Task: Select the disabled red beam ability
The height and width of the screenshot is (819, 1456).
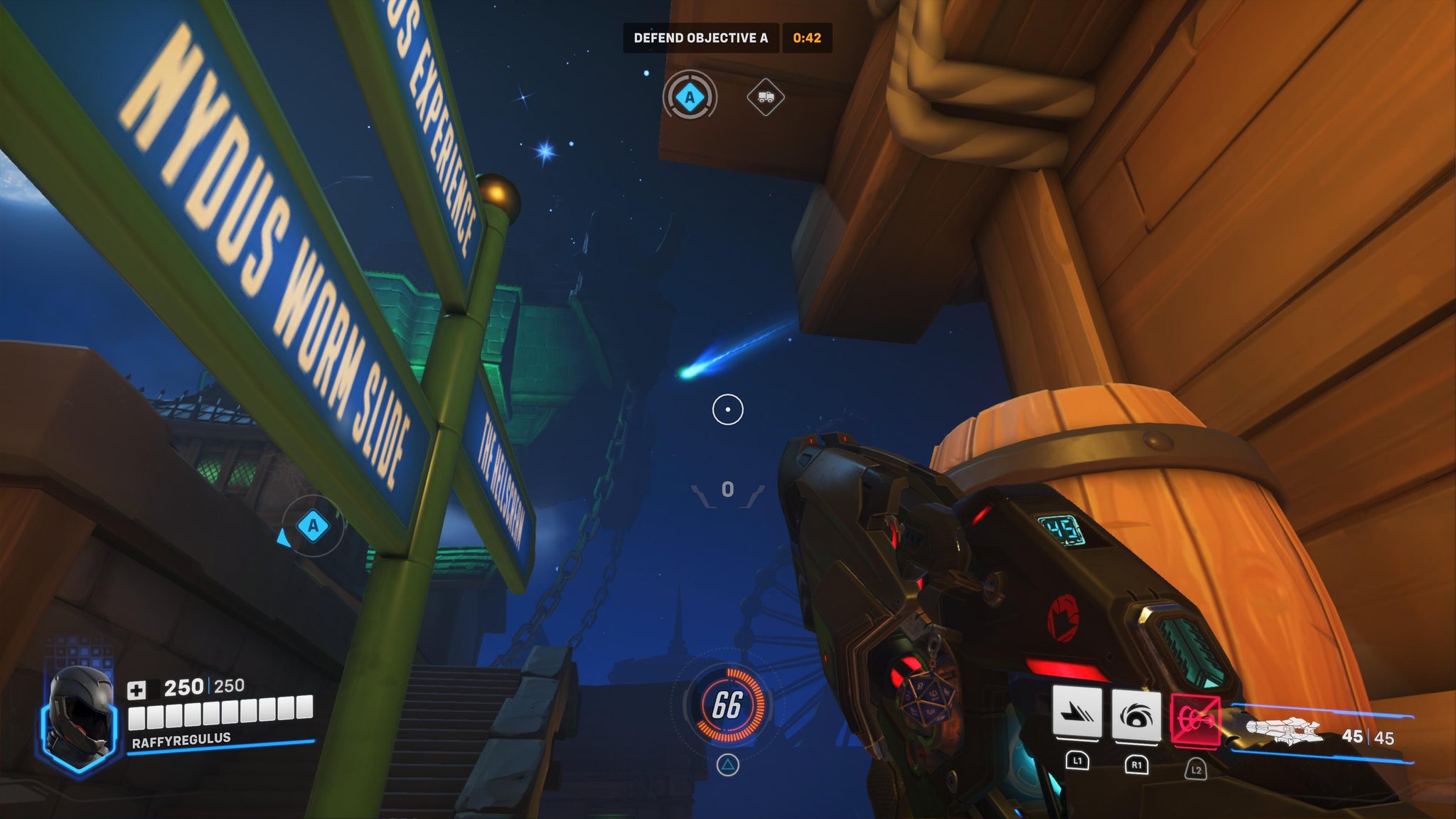Action: [x=1195, y=719]
